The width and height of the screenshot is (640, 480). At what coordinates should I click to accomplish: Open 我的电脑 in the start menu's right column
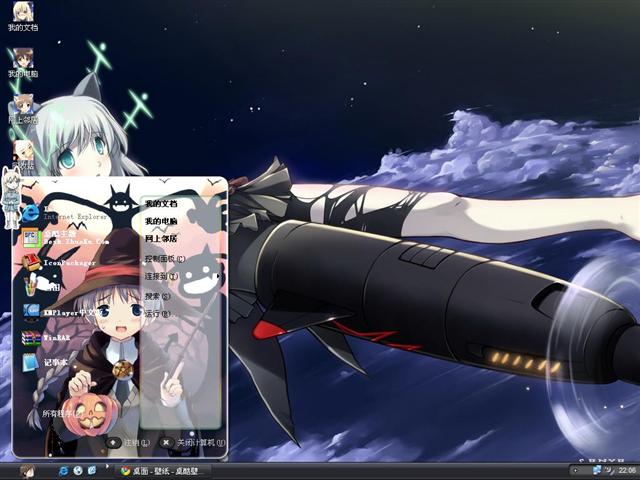pyautogui.click(x=161, y=221)
